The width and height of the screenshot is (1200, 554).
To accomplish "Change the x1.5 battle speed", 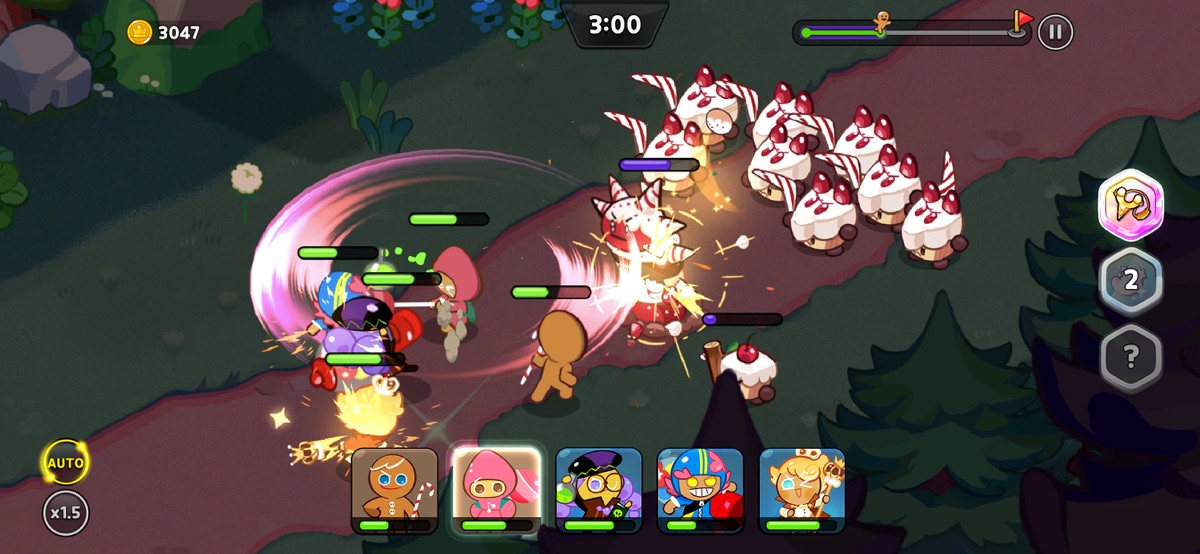I will (66, 513).
